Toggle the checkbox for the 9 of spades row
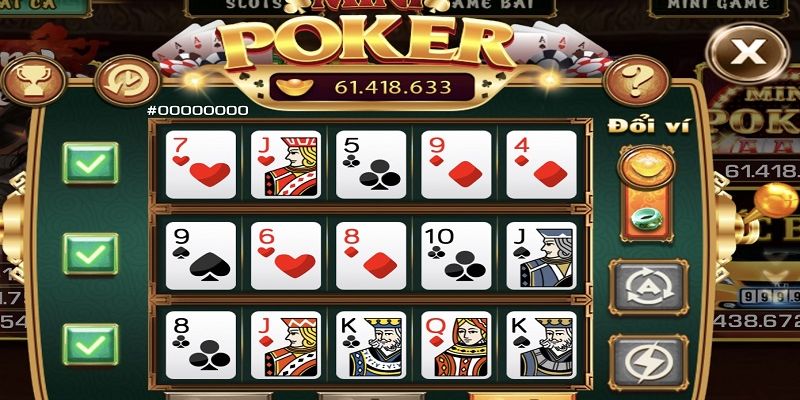 90,254
